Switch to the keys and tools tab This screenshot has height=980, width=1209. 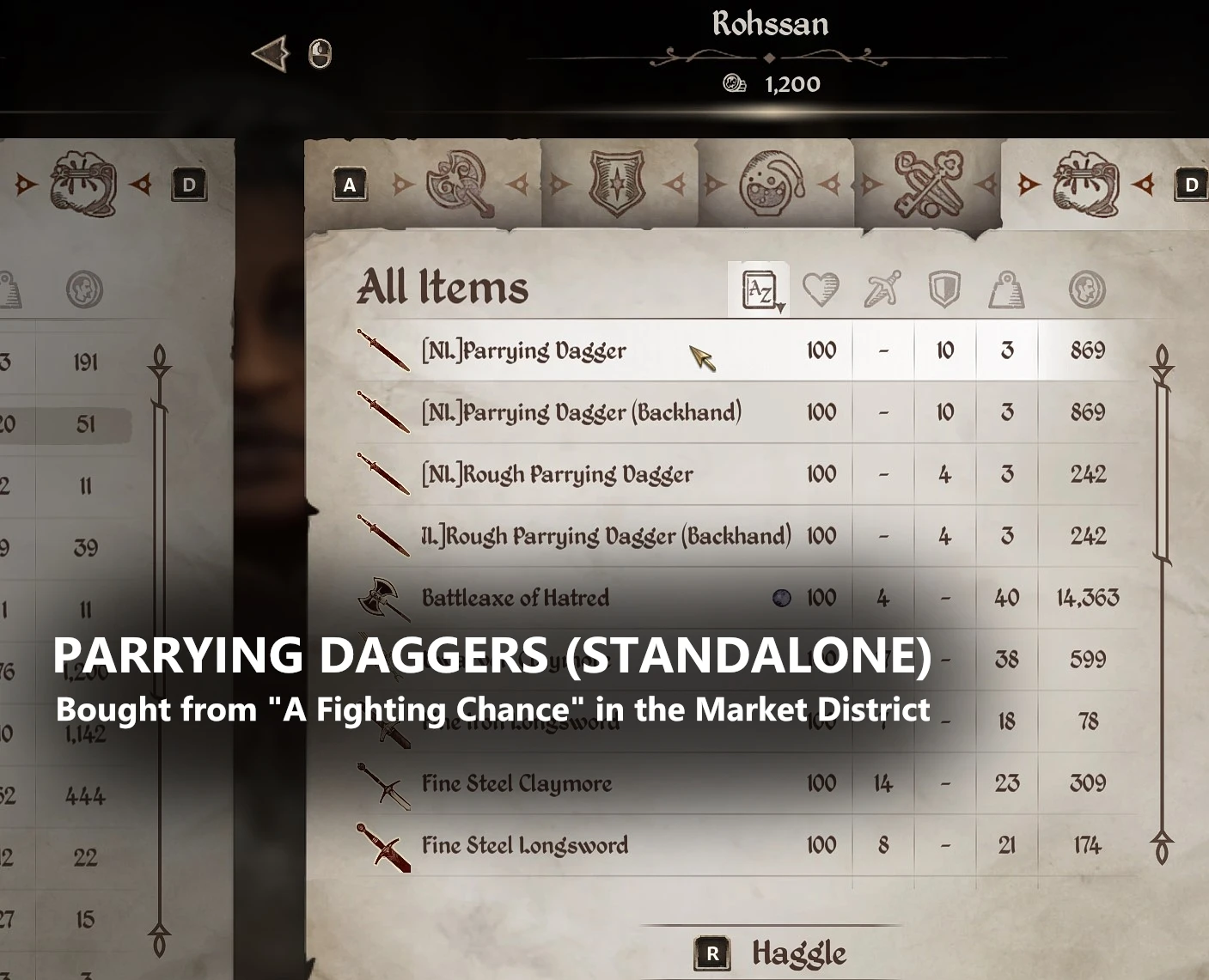[928, 184]
